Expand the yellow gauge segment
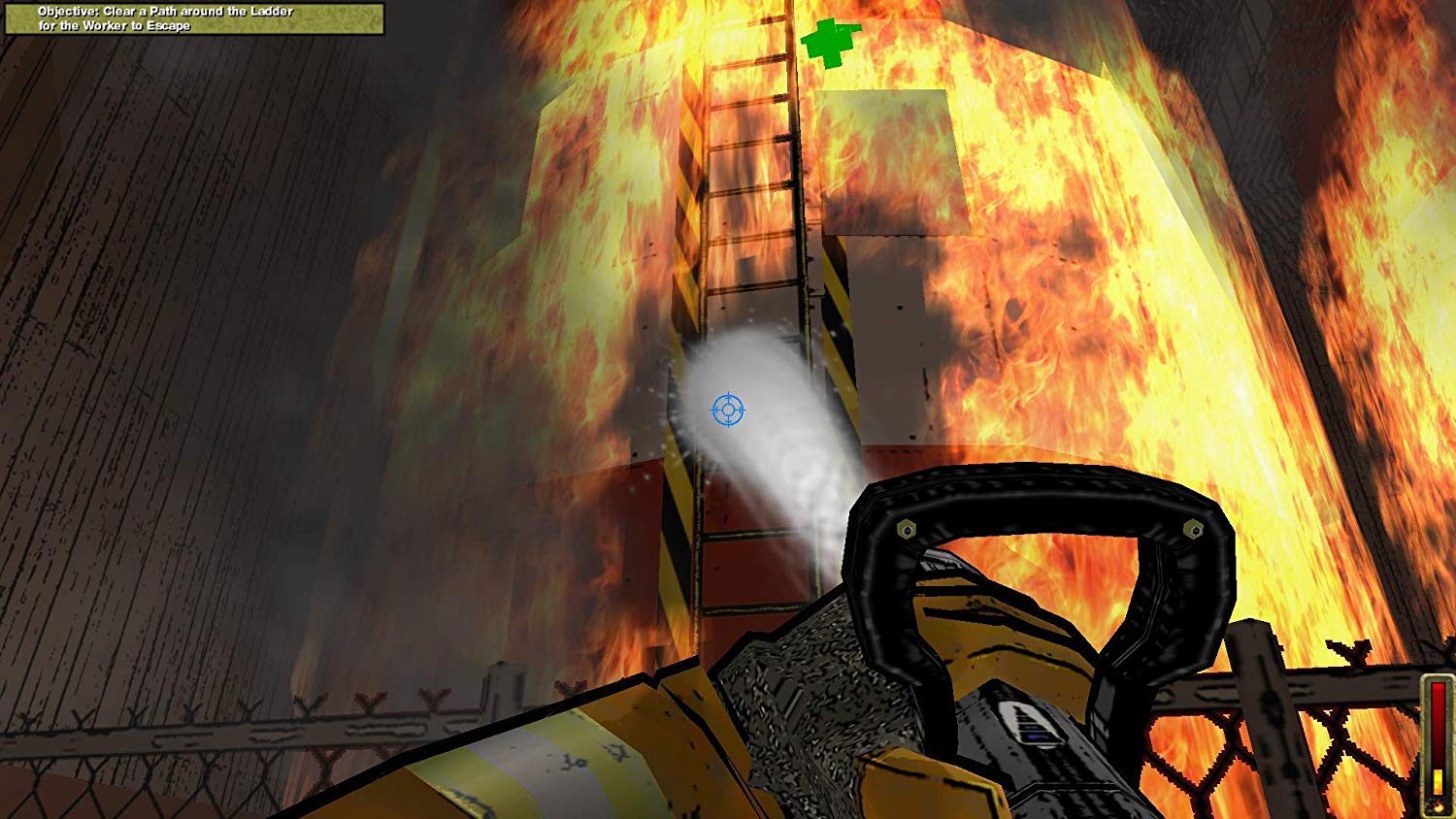1456x819 pixels. (1437, 781)
